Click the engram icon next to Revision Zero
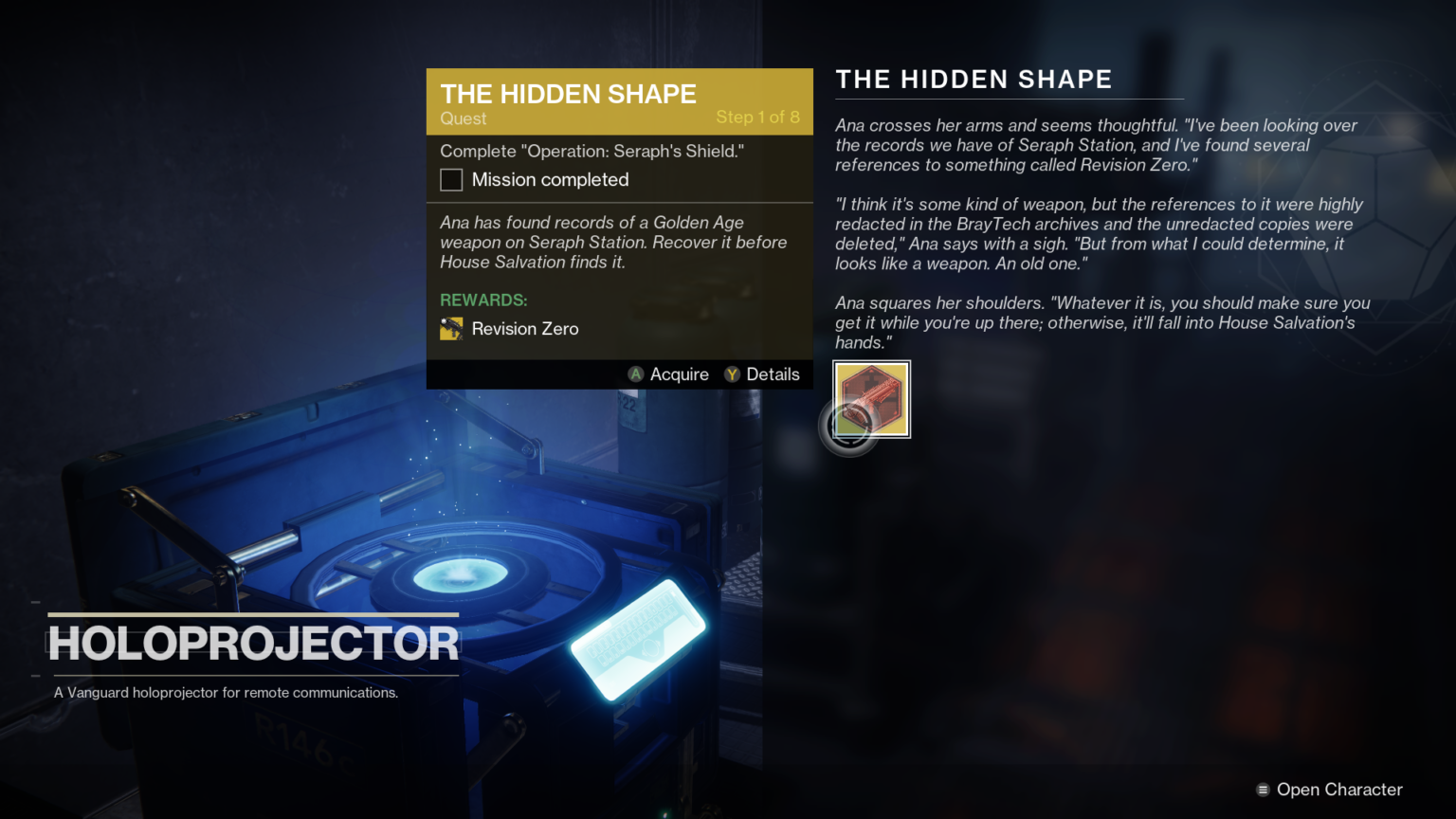The height and width of the screenshot is (819, 1456). tap(451, 328)
